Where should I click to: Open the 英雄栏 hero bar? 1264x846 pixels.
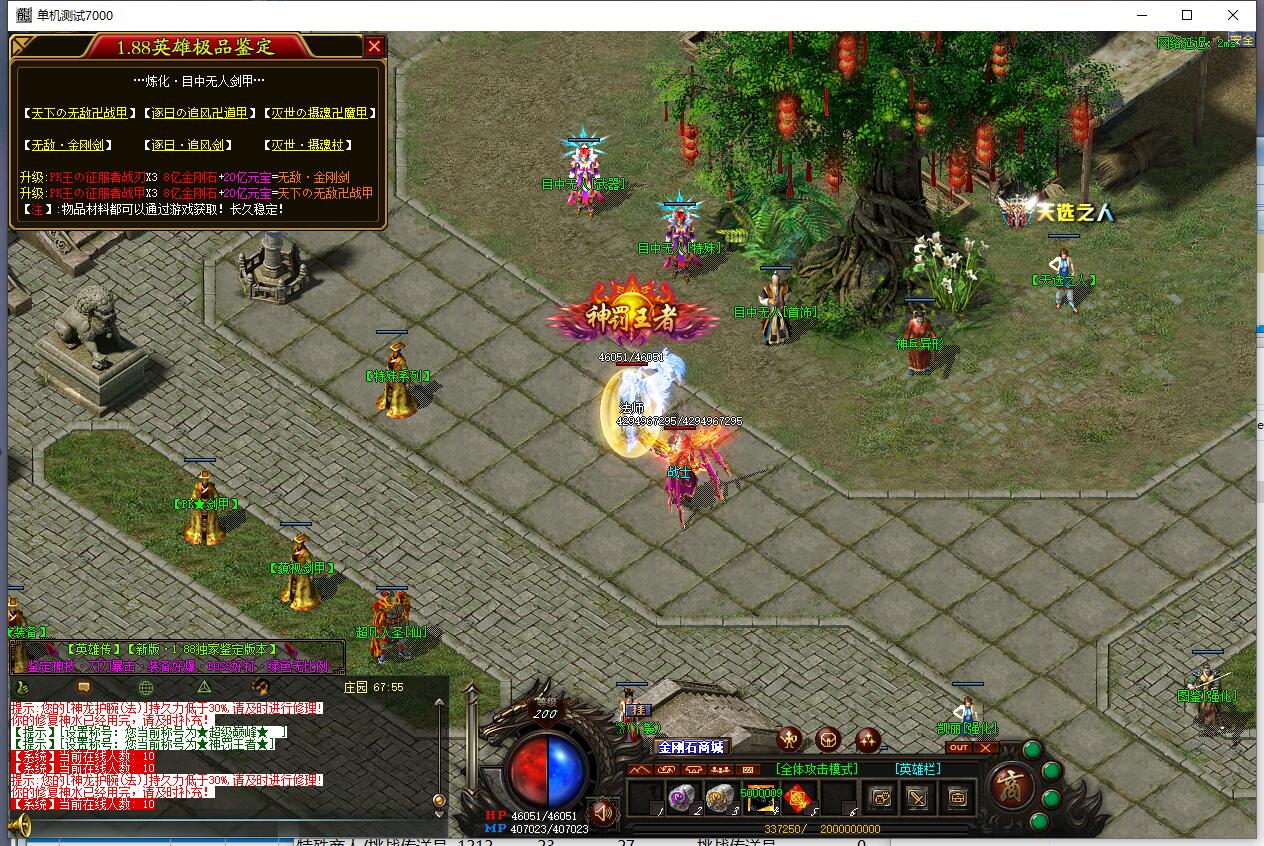[x=918, y=769]
